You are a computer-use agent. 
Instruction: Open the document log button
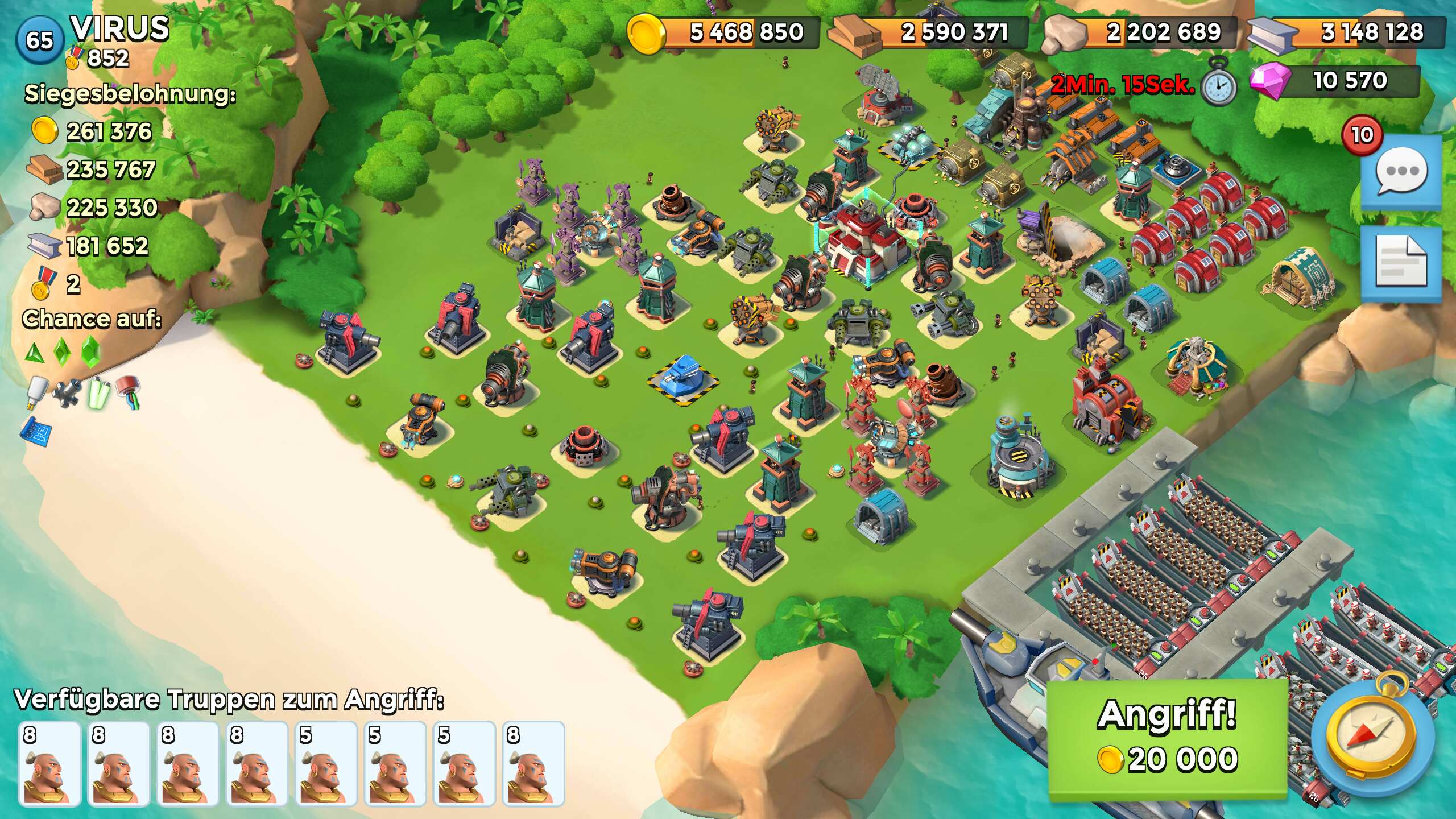click(1400, 263)
